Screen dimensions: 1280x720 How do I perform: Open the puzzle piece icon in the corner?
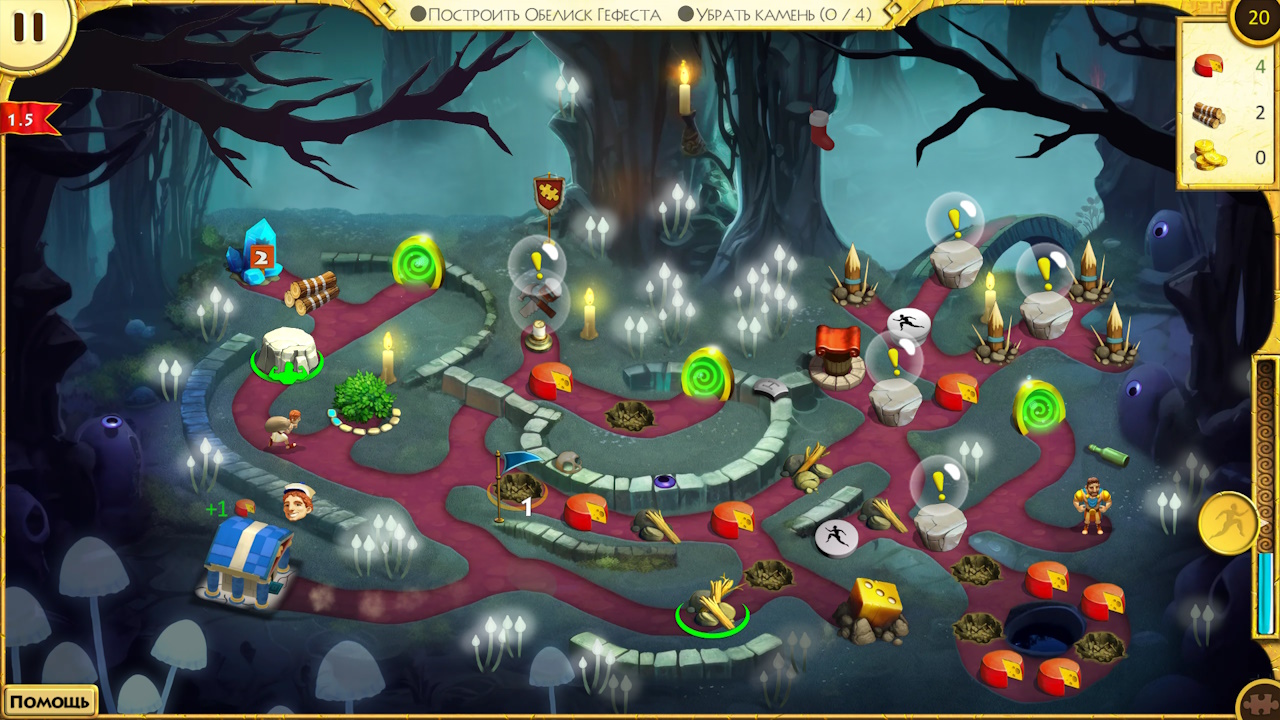1262,703
